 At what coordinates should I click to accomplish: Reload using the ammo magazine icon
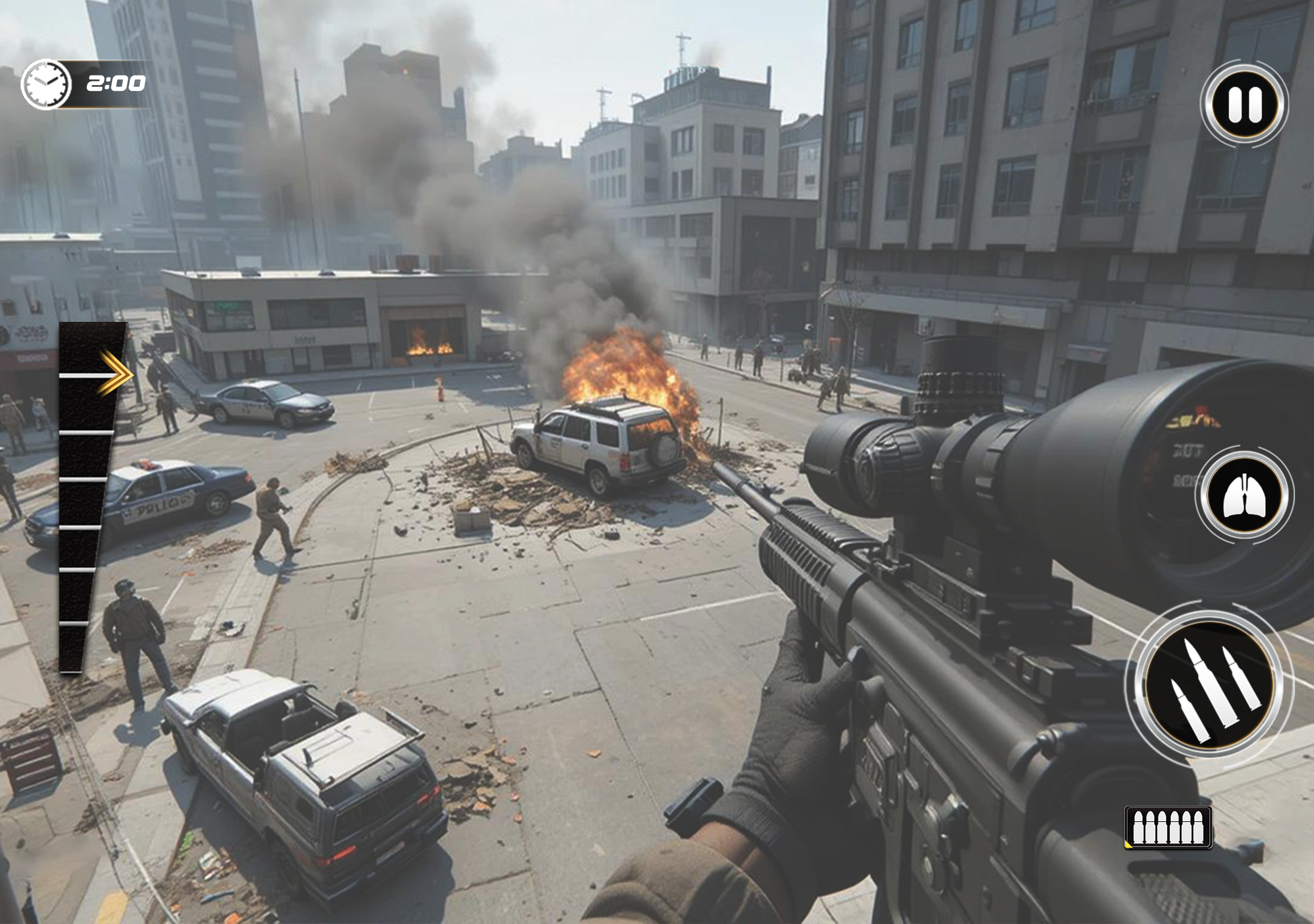tap(1168, 827)
